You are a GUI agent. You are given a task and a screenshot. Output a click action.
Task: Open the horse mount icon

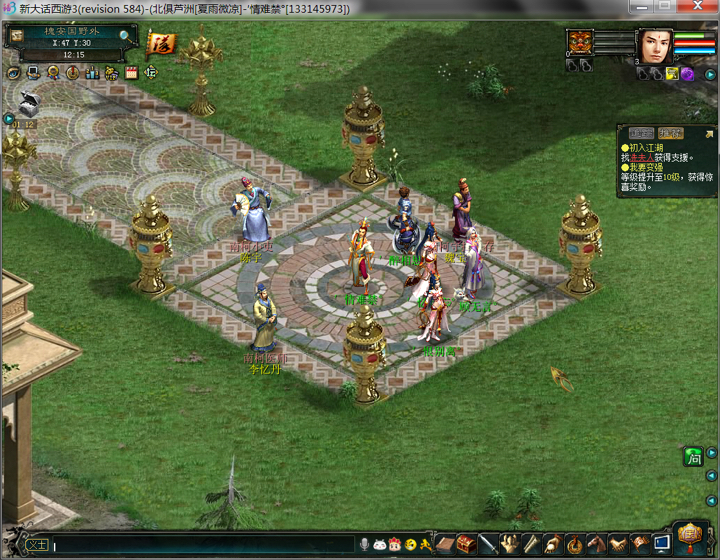pyautogui.click(x=597, y=545)
